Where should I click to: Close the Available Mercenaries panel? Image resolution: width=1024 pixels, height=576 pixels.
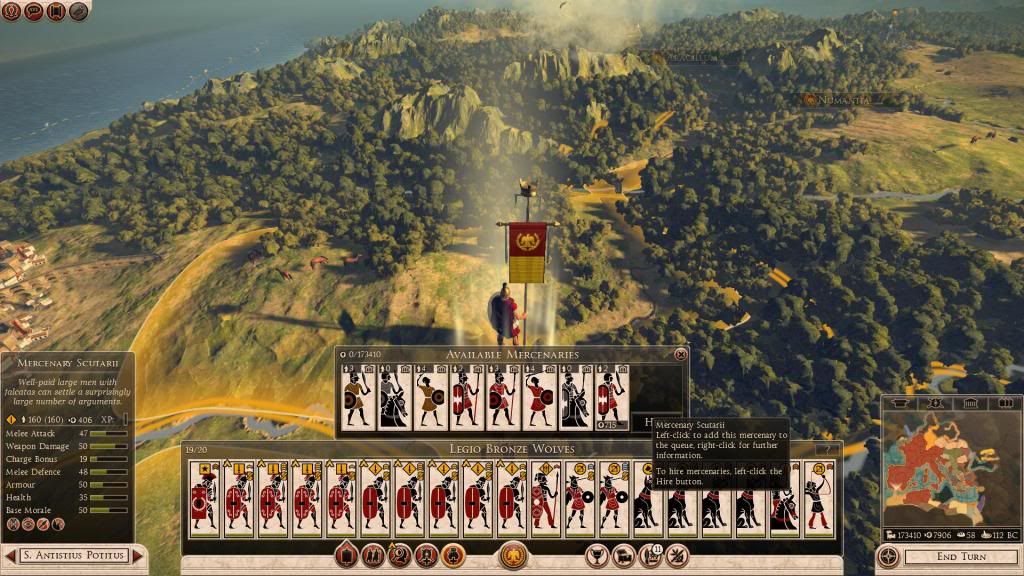click(681, 354)
